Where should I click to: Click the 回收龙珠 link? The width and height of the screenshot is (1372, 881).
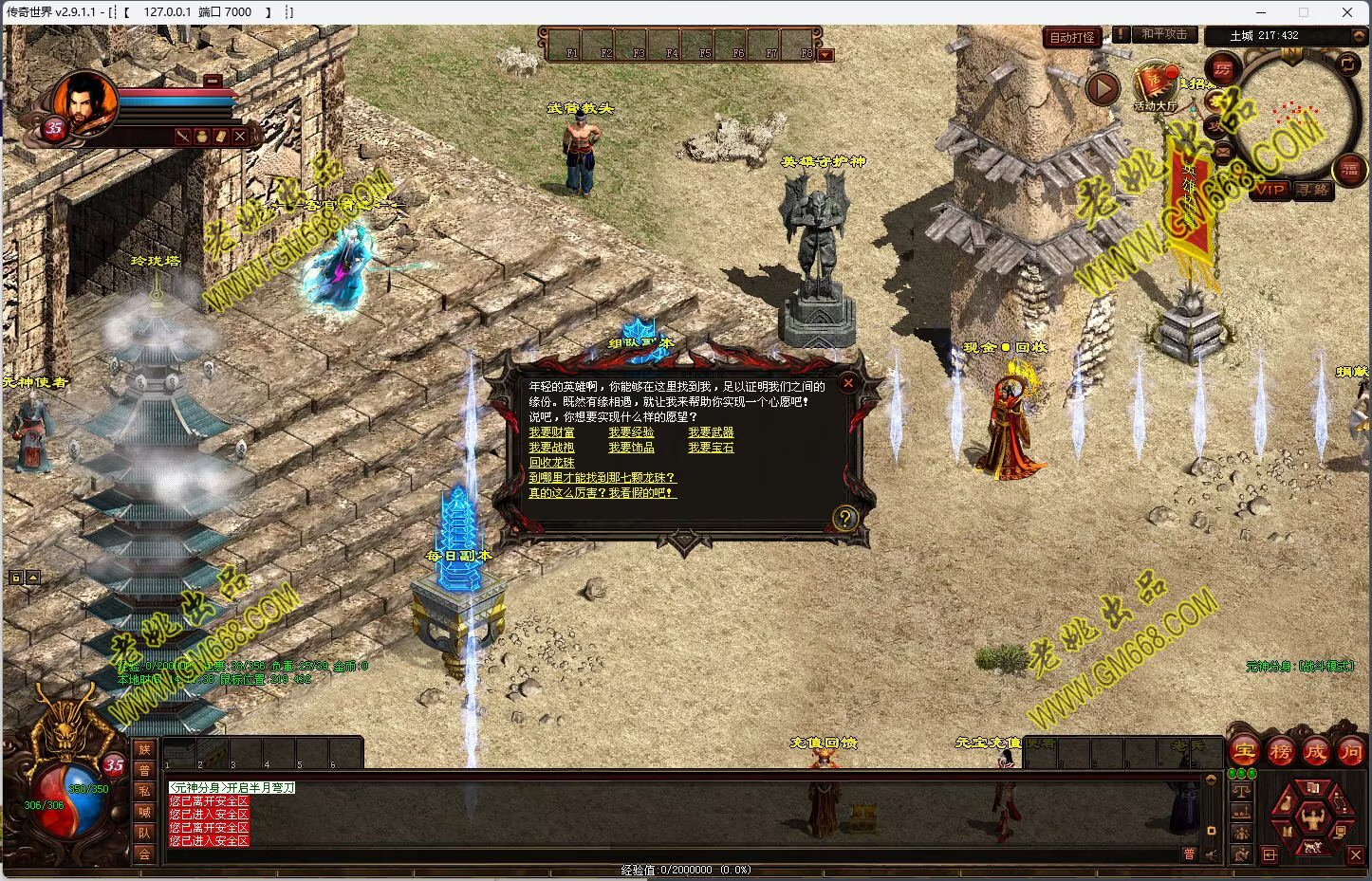(x=551, y=463)
